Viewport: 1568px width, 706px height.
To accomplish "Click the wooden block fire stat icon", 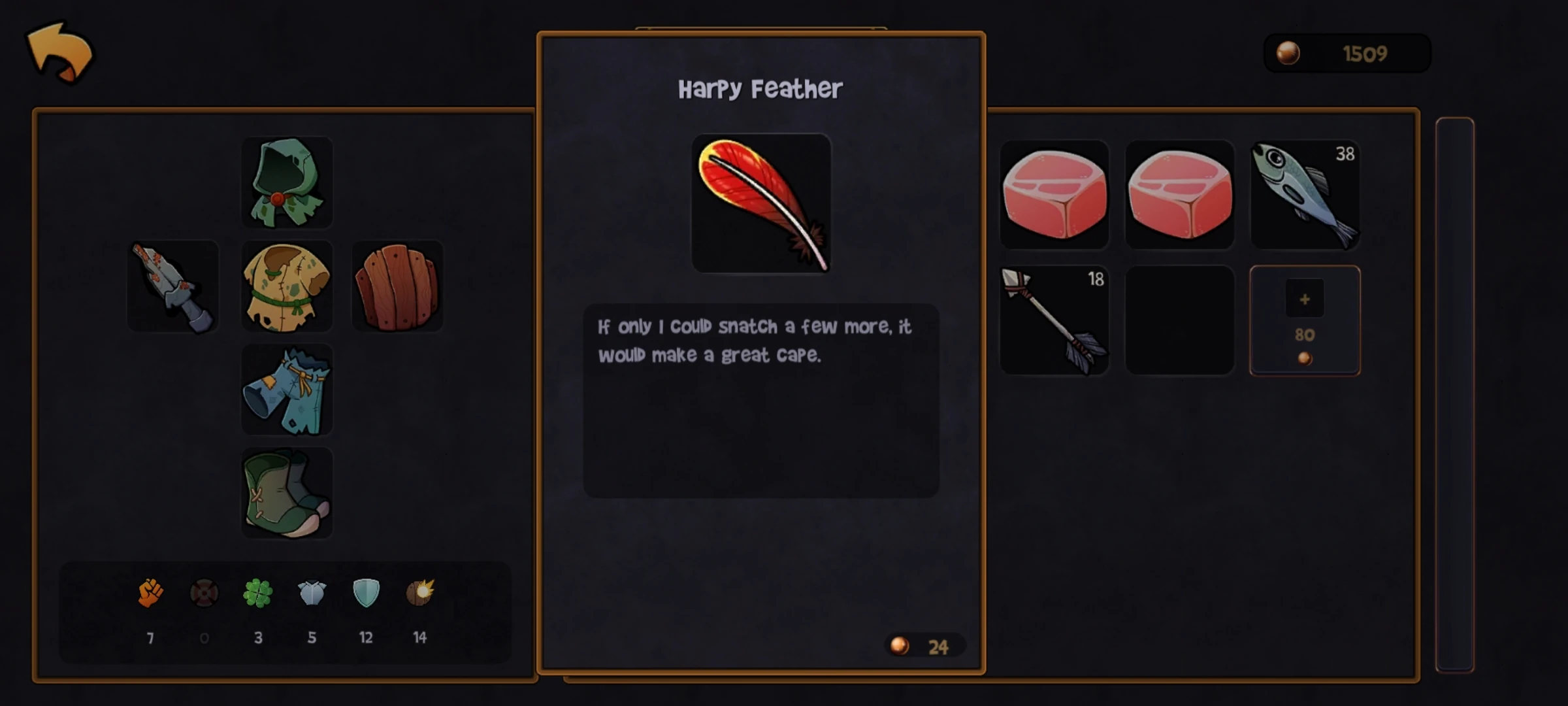I will pyautogui.click(x=420, y=594).
